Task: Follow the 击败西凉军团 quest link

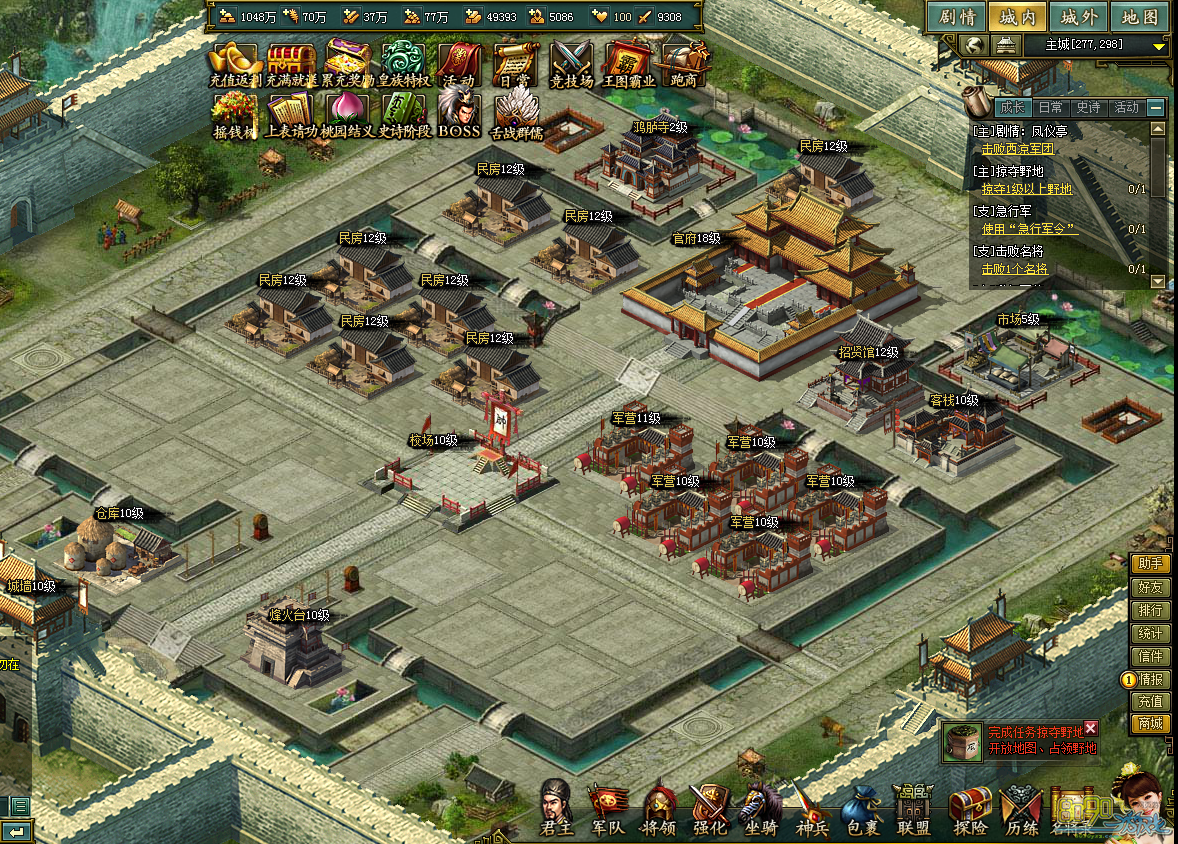Action: [x=1017, y=149]
